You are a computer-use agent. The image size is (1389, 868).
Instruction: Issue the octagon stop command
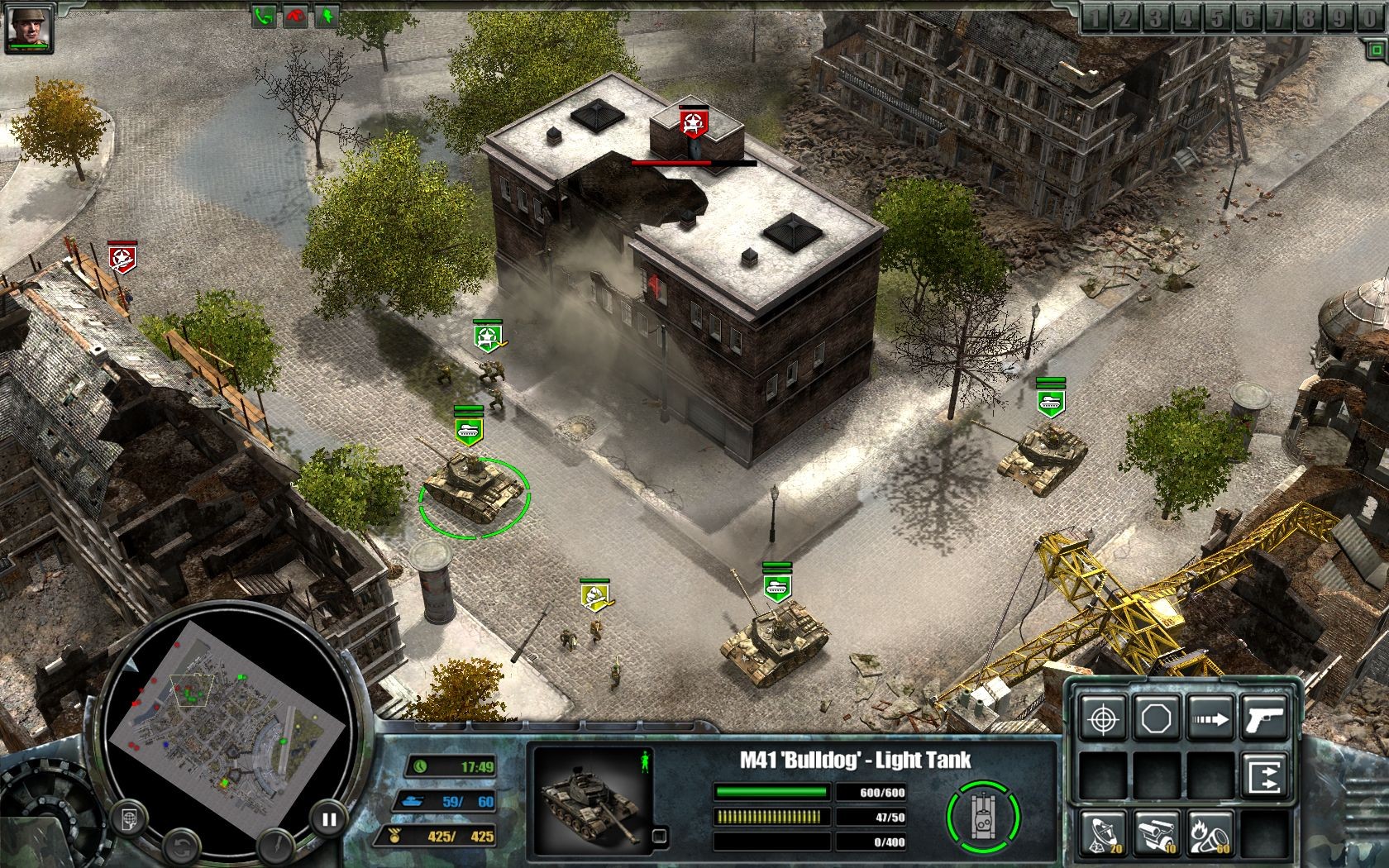click(1156, 718)
